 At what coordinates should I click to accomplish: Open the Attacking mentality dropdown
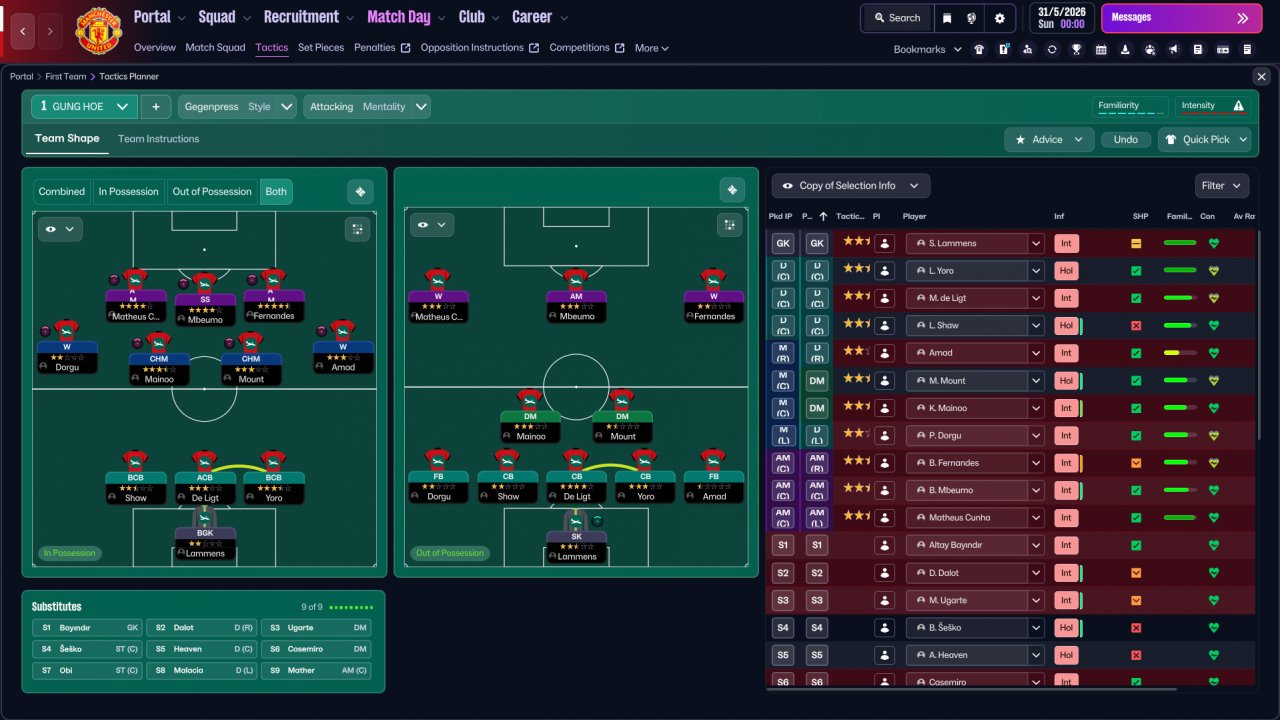pyautogui.click(x=367, y=107)
